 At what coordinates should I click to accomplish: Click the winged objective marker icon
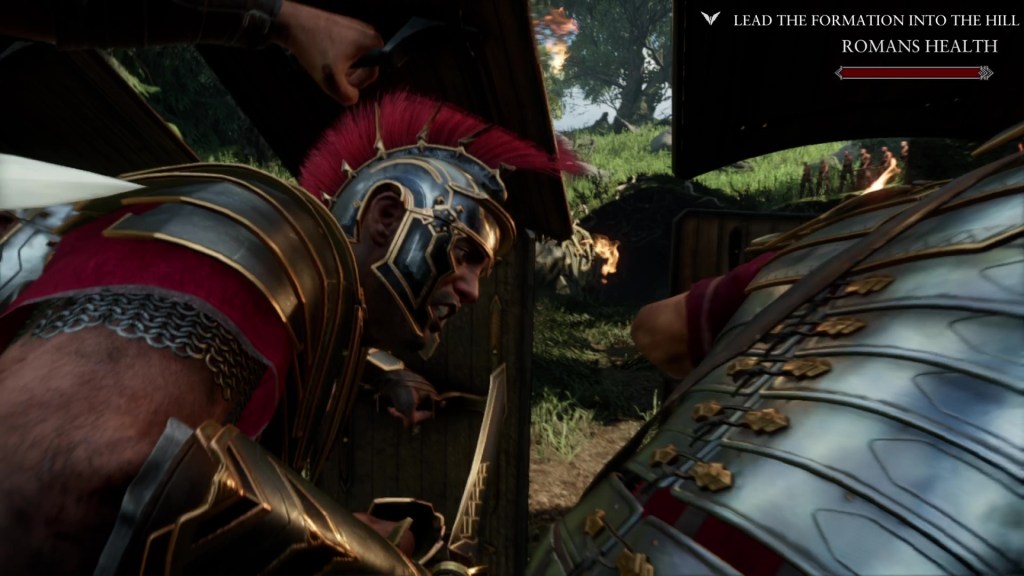pos(711,19)
